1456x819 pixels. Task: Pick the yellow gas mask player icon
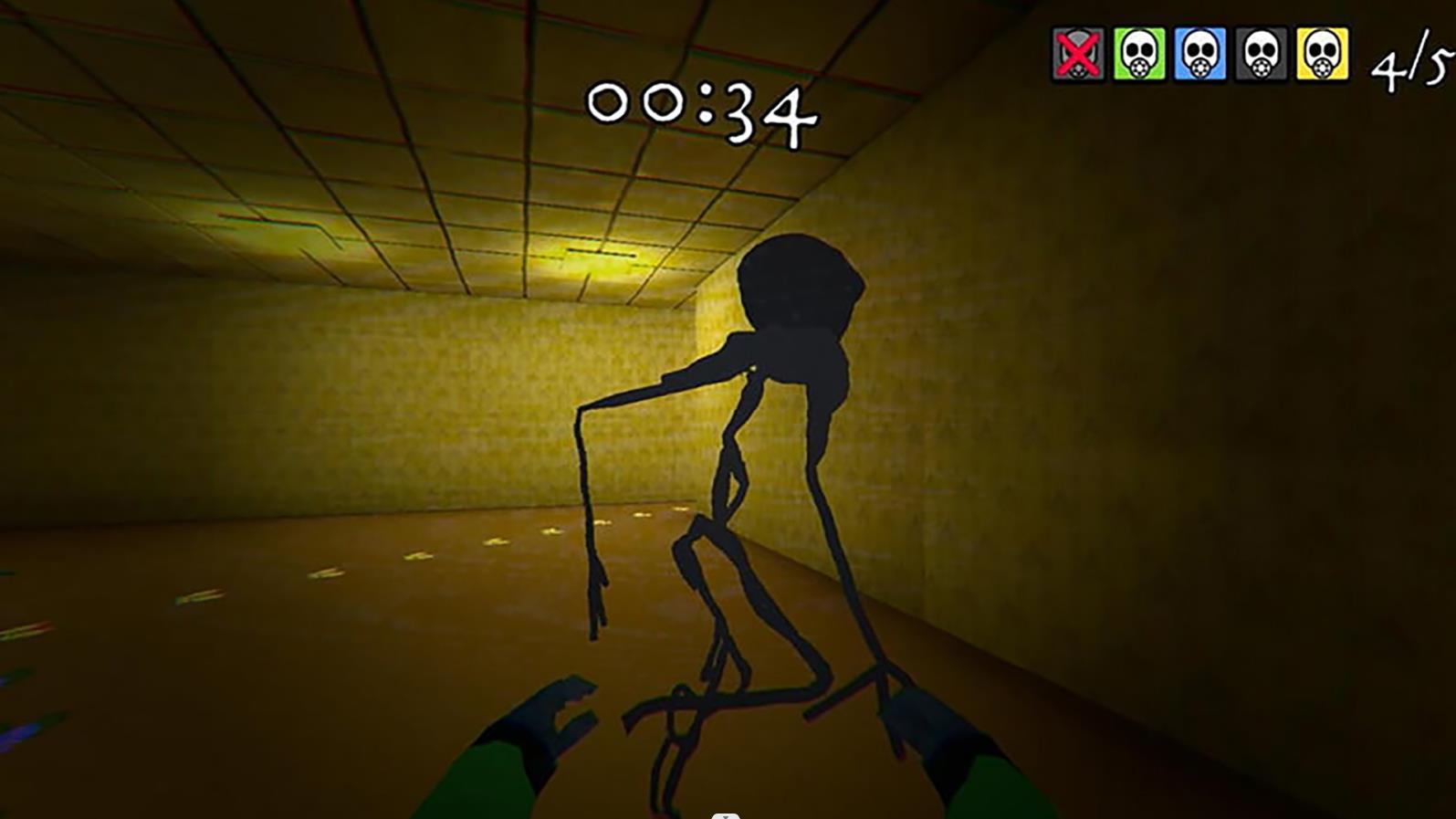[1323, 55]
